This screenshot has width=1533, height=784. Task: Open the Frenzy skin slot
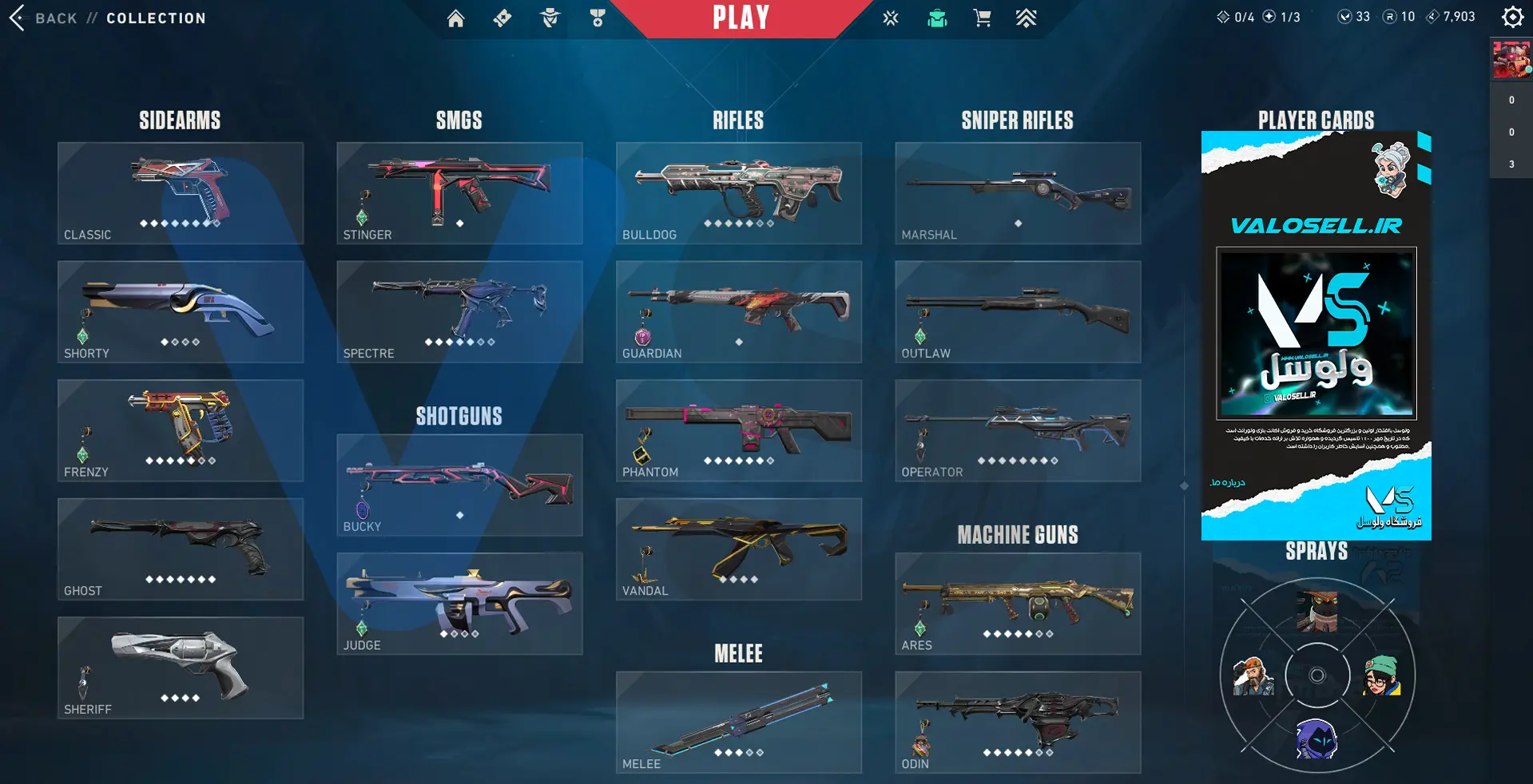(181, 430)
